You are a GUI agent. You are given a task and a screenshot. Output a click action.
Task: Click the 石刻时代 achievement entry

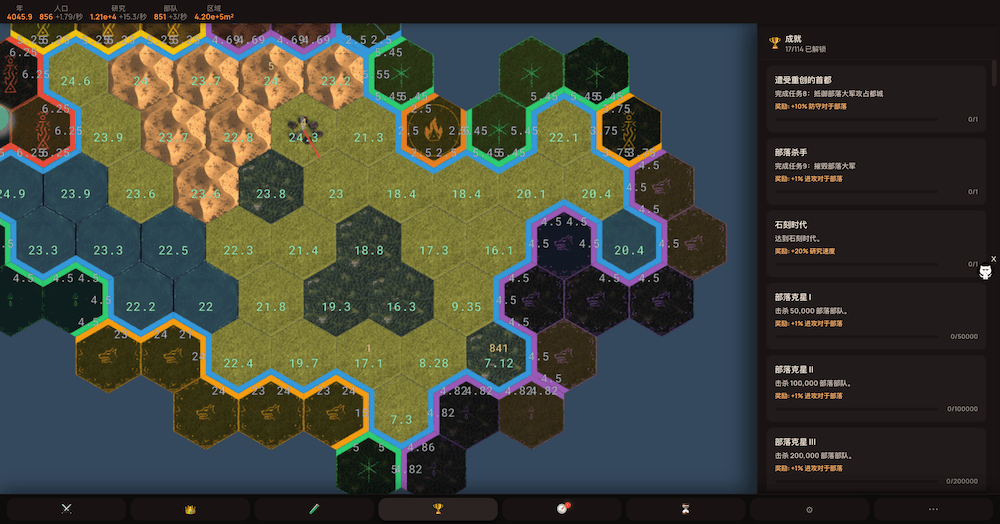[874, 241]
